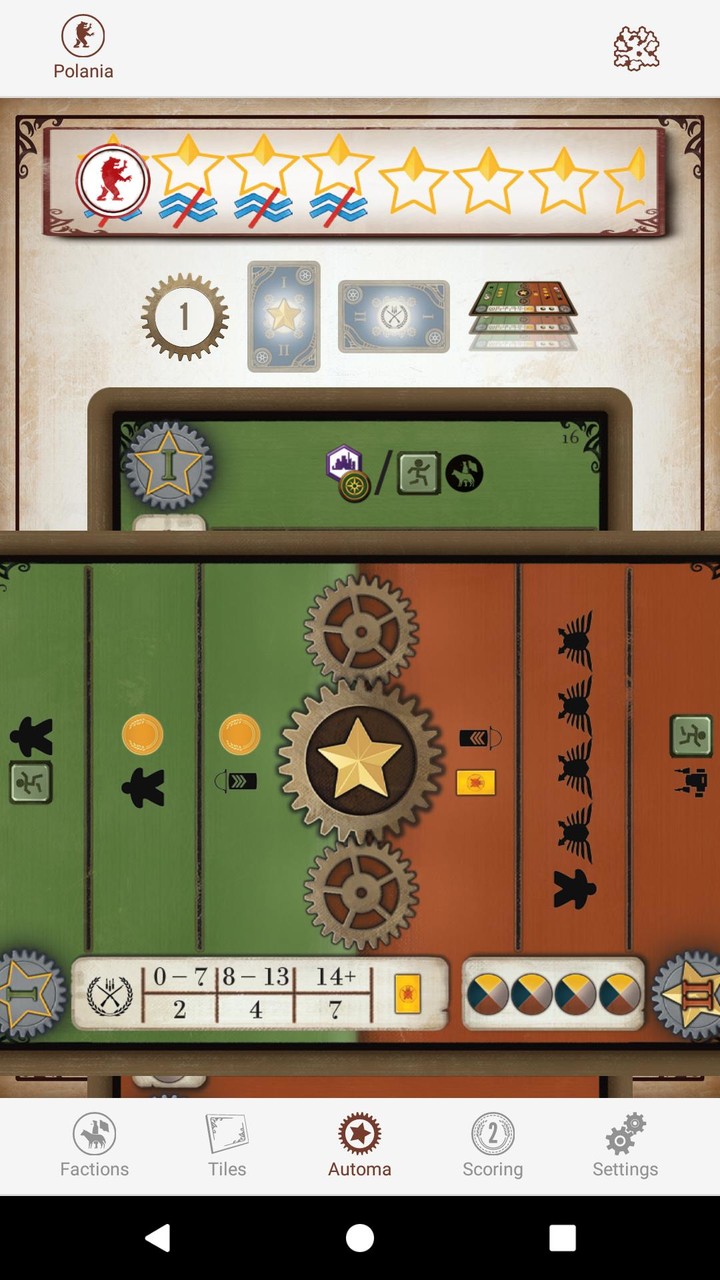
Task: Tap the Android back button
Action: (157, 1238)
